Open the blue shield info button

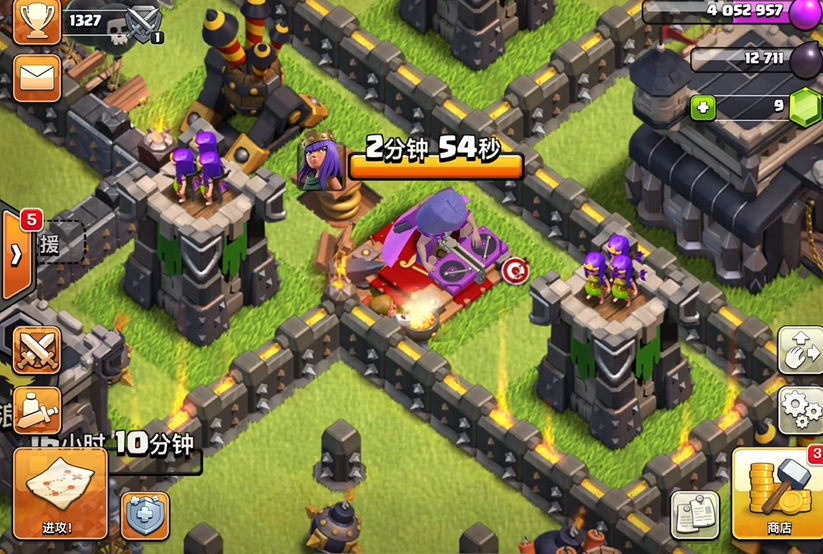pyautogui.click(x=145, y=515)
